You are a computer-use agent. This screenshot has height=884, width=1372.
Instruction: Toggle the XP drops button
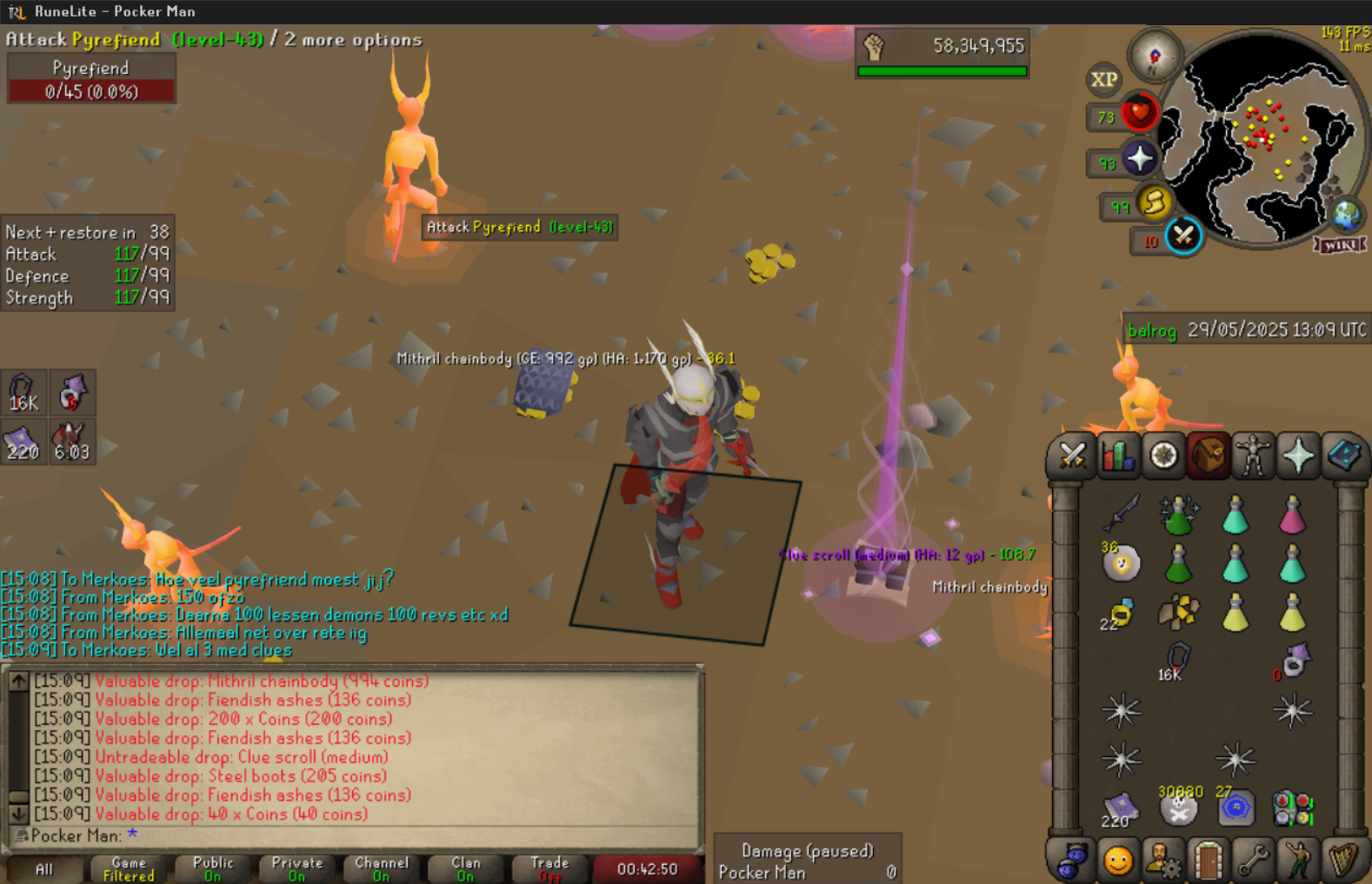1104,80
